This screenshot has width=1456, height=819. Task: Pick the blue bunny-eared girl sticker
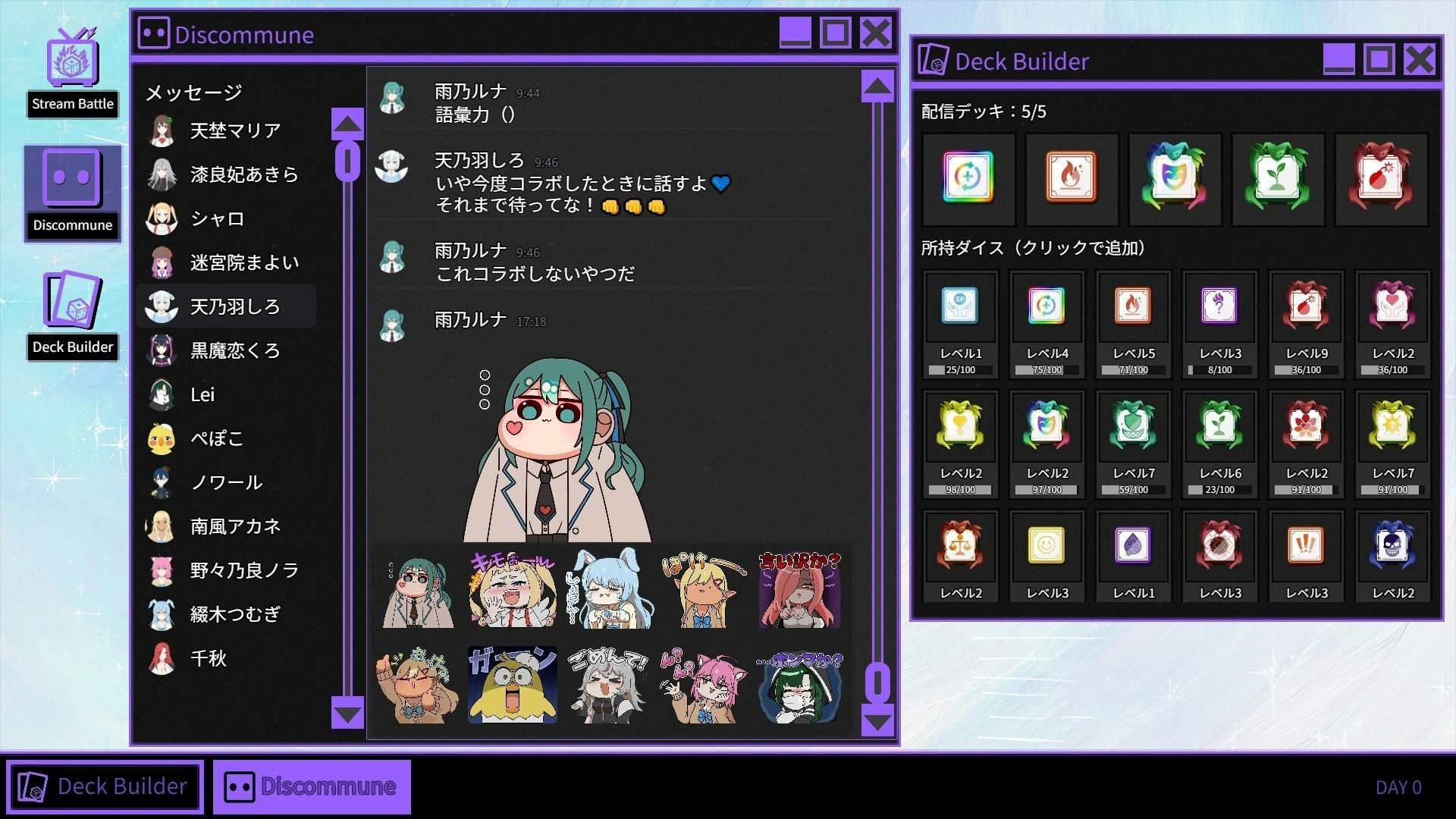608,589
